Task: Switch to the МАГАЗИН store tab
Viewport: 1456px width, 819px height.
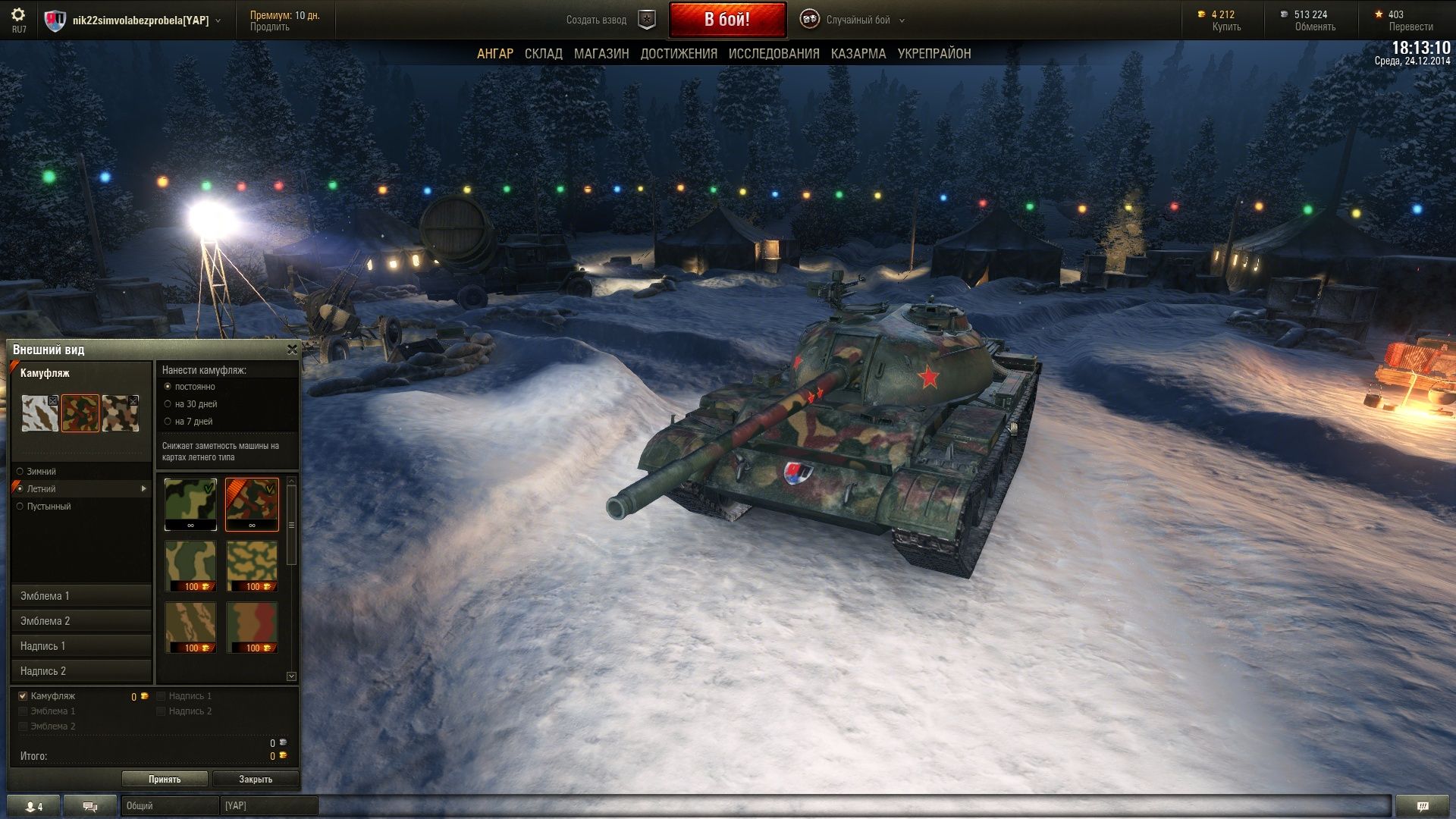Action: tap(601, 54)
